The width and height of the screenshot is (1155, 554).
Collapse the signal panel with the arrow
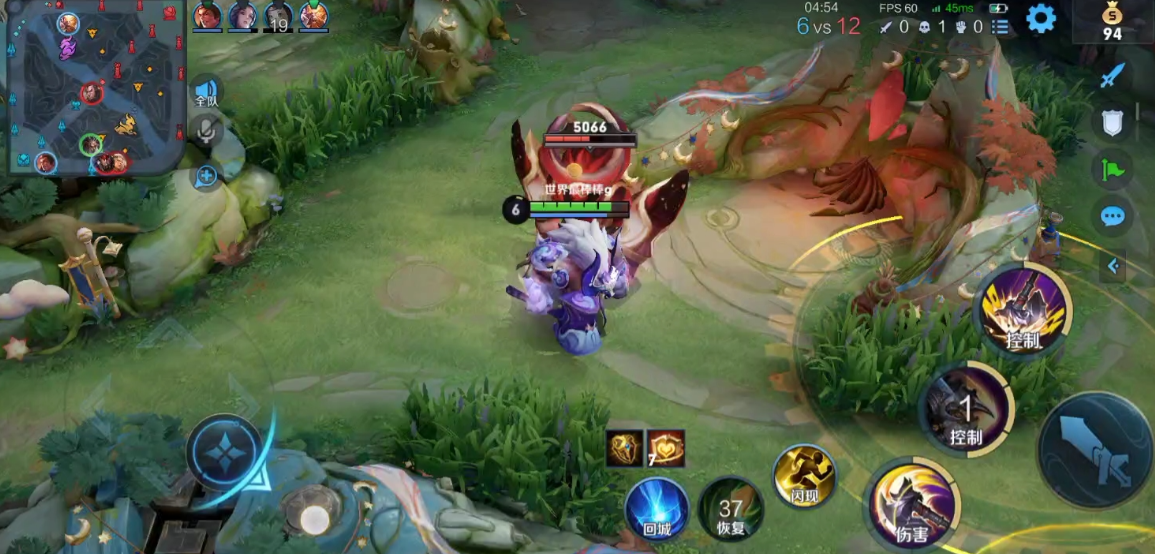point(1113,266)
